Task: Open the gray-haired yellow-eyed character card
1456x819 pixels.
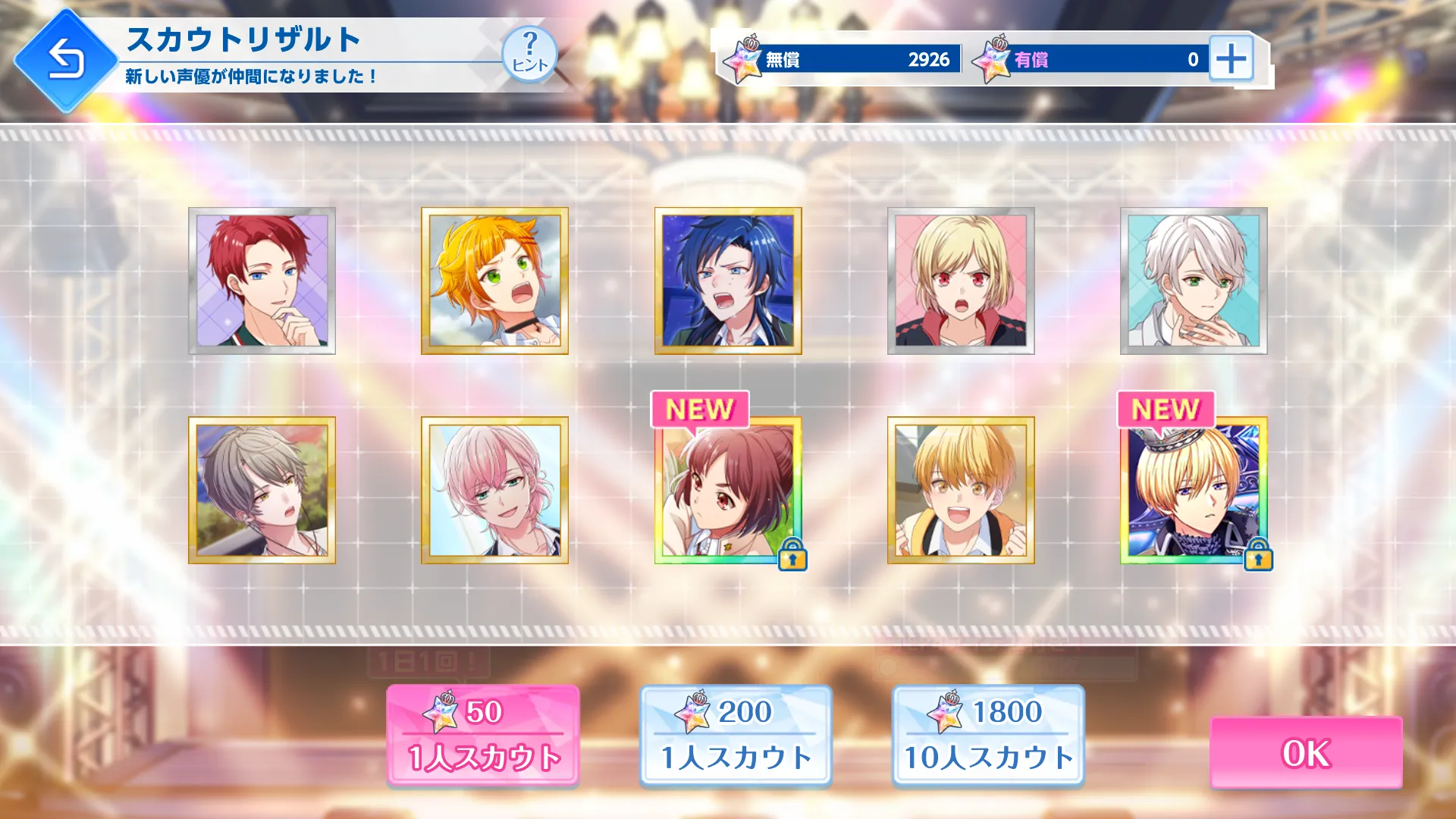Action: [x=262, y=490]
